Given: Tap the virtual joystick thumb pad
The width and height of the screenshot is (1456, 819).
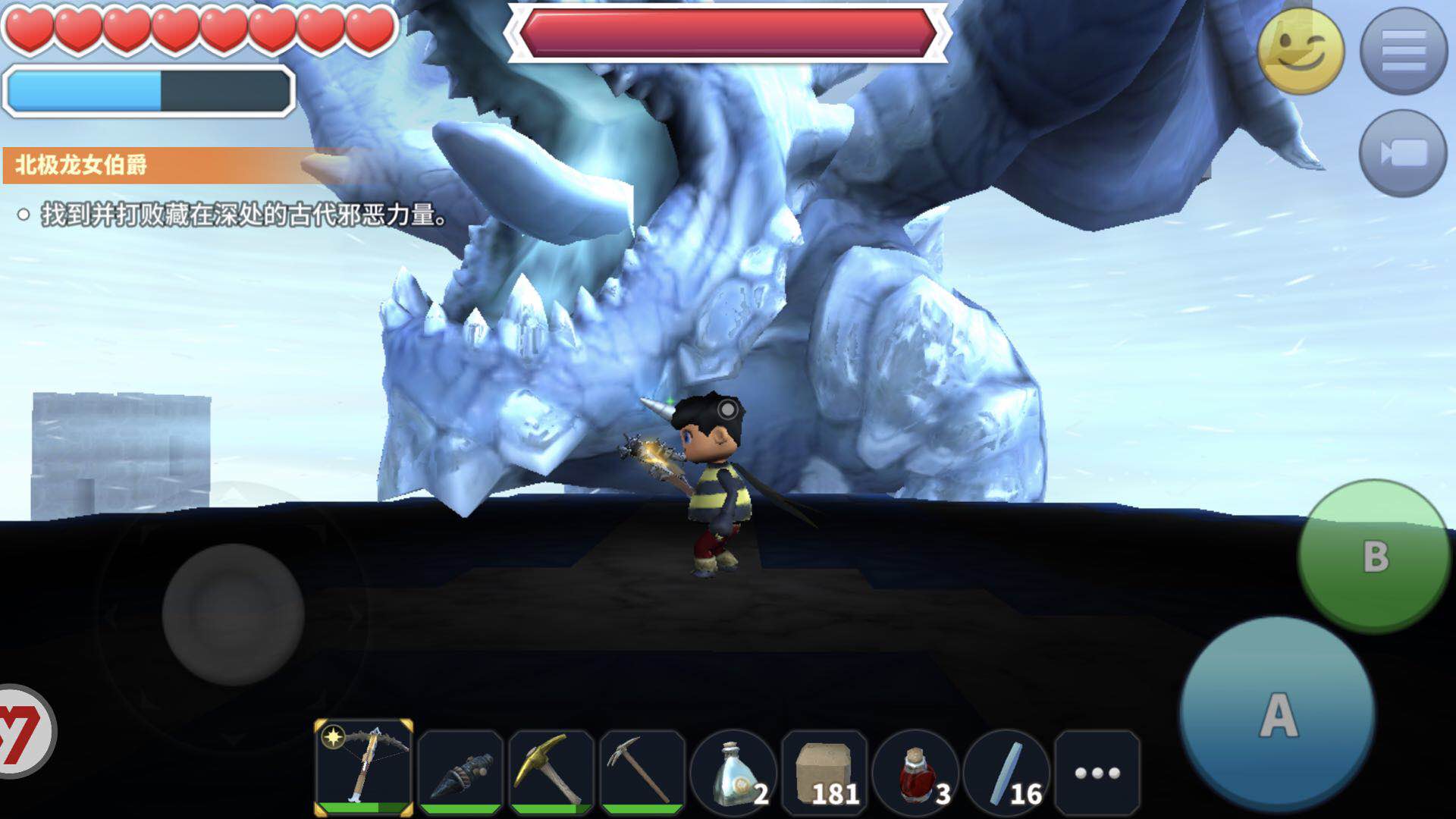Looking at the screenshot, I should click(233, 613).
